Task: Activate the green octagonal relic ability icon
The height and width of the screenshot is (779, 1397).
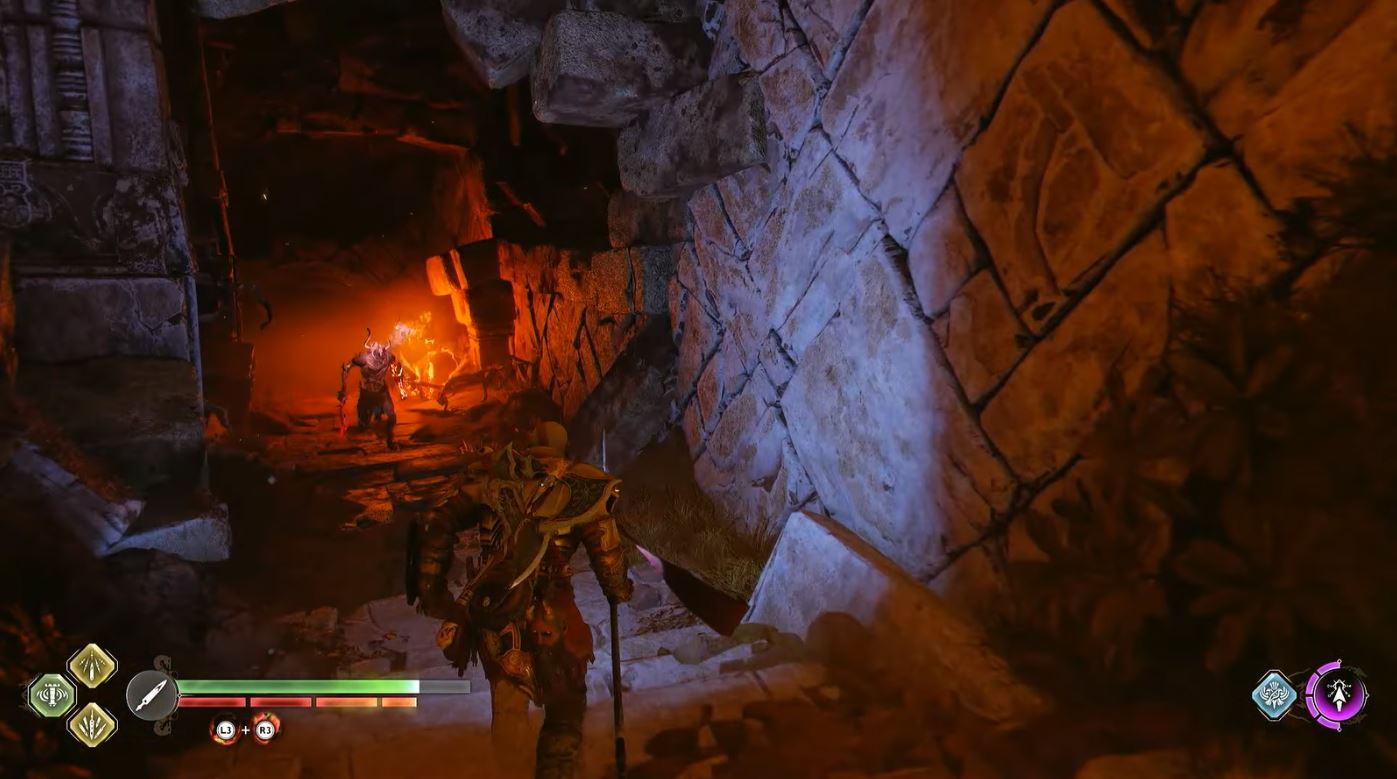Action: click(x=51, y=696)
